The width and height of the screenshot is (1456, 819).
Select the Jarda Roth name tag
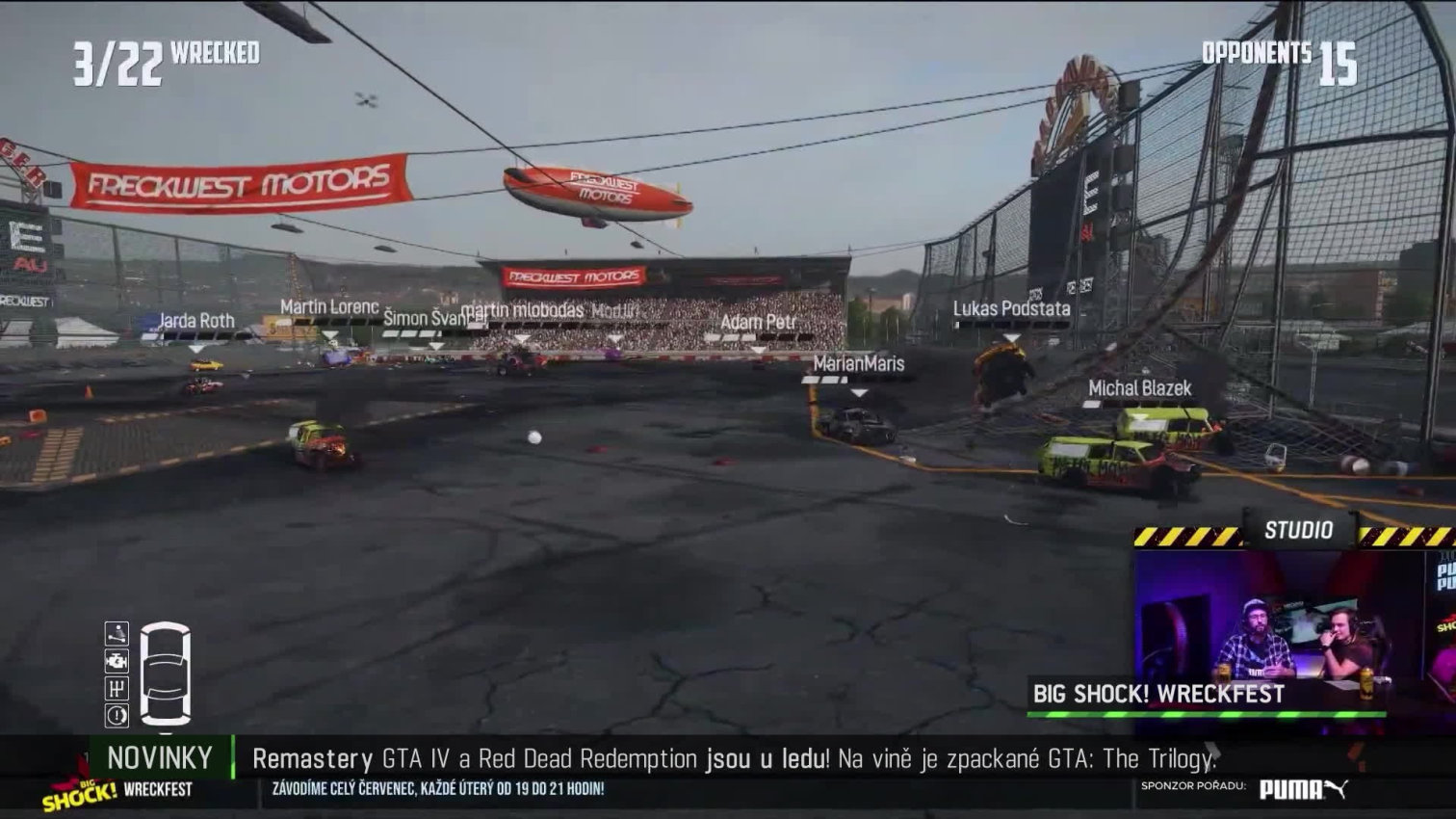point(196,321)
